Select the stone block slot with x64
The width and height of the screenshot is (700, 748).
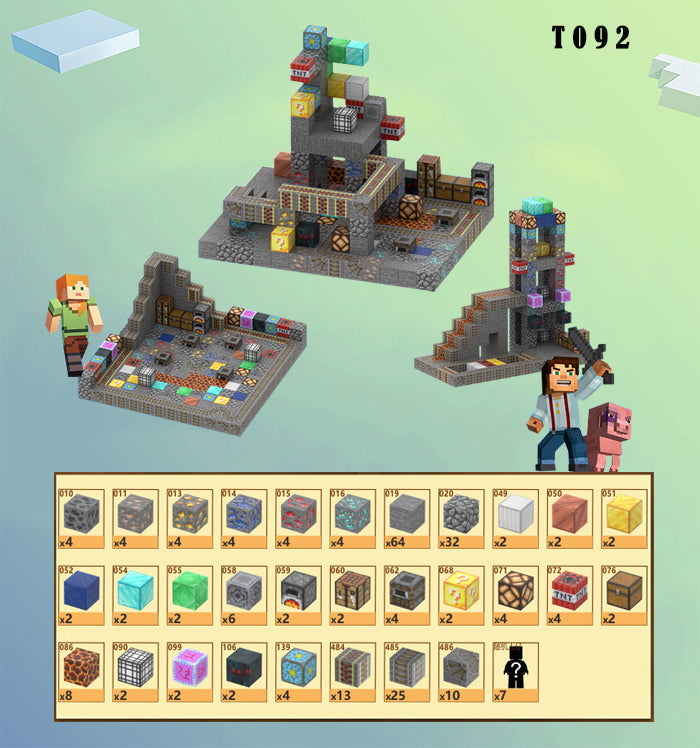(406, 515)
